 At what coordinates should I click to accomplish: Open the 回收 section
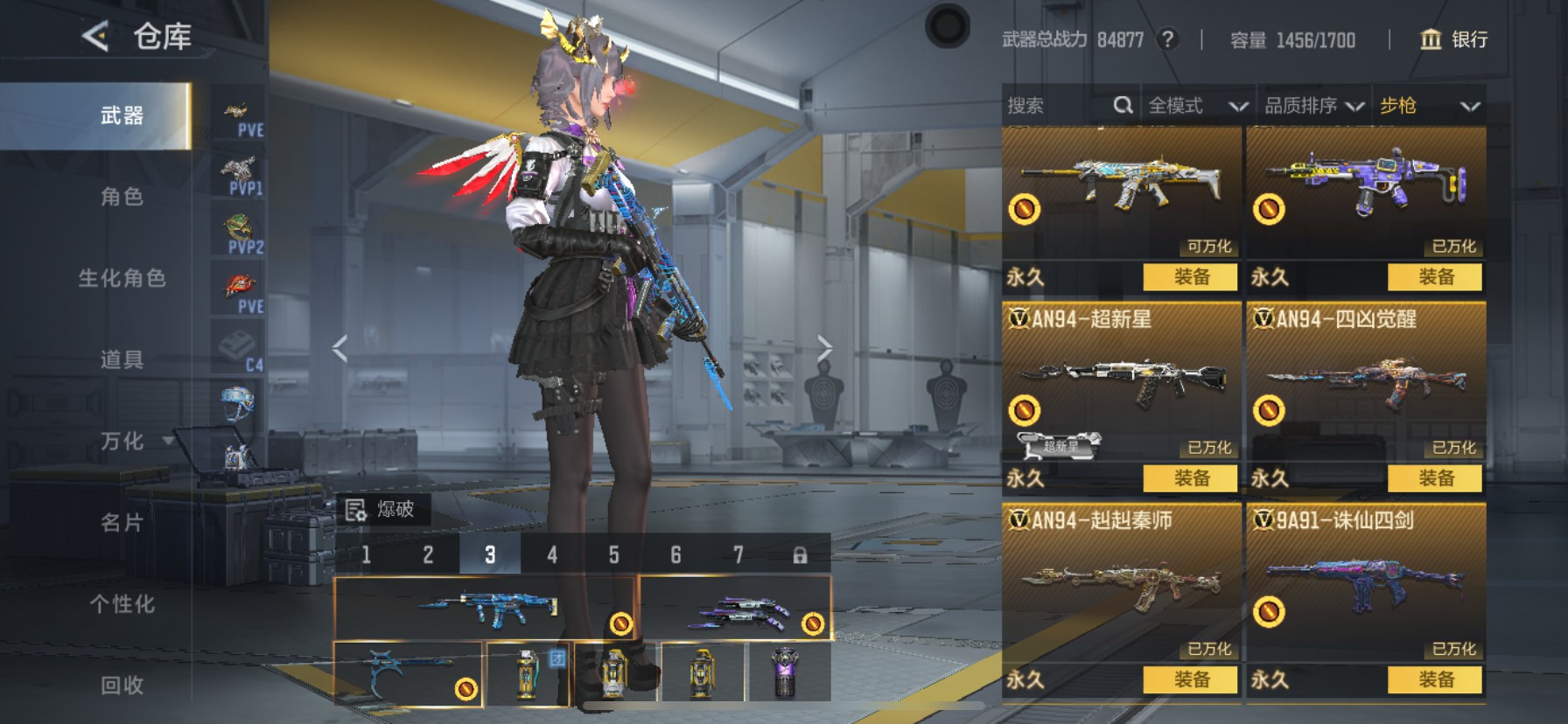click(x=122, y=685)
